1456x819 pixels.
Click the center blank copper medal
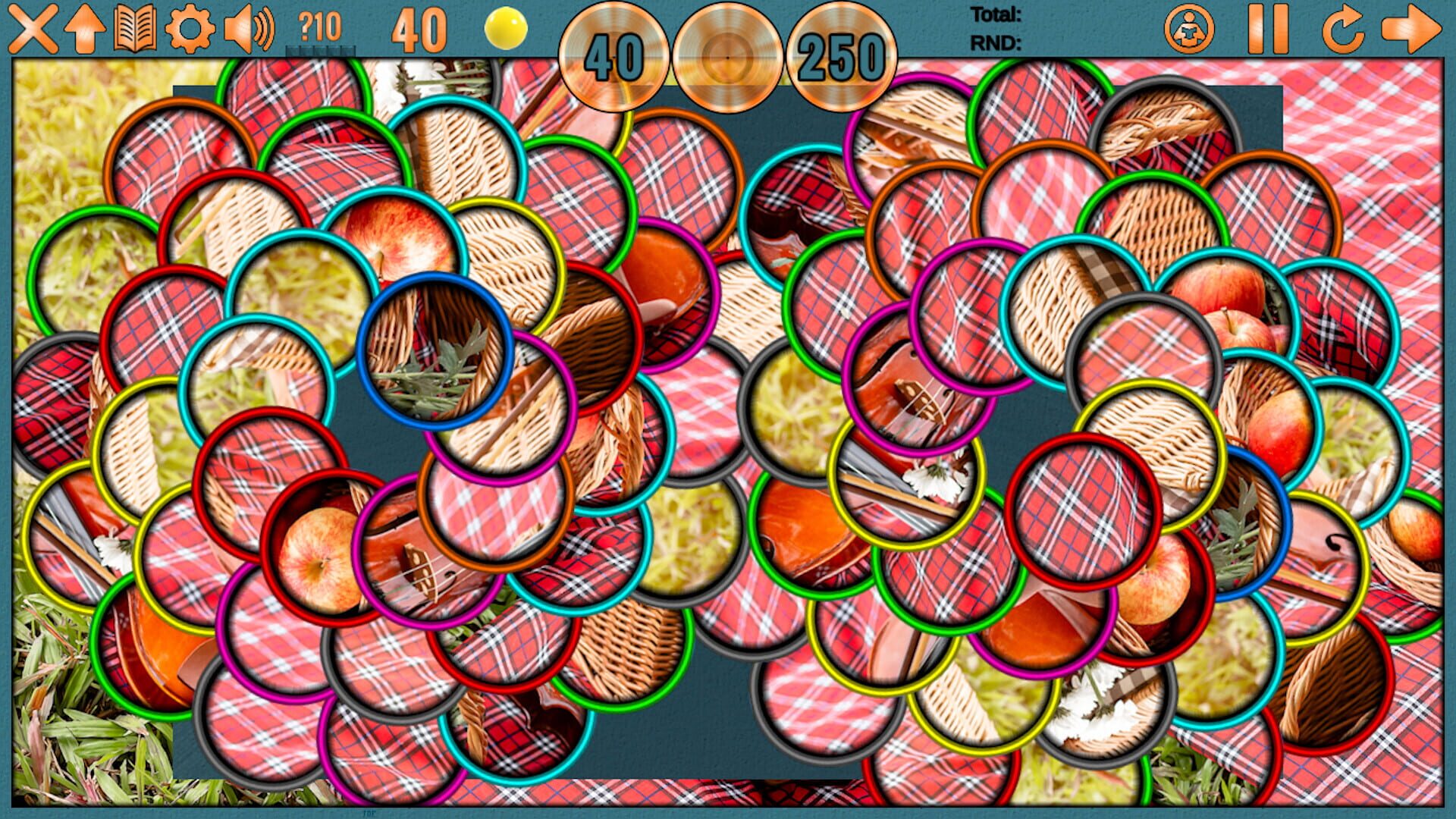pyautogui.click(x=728, y=58)
